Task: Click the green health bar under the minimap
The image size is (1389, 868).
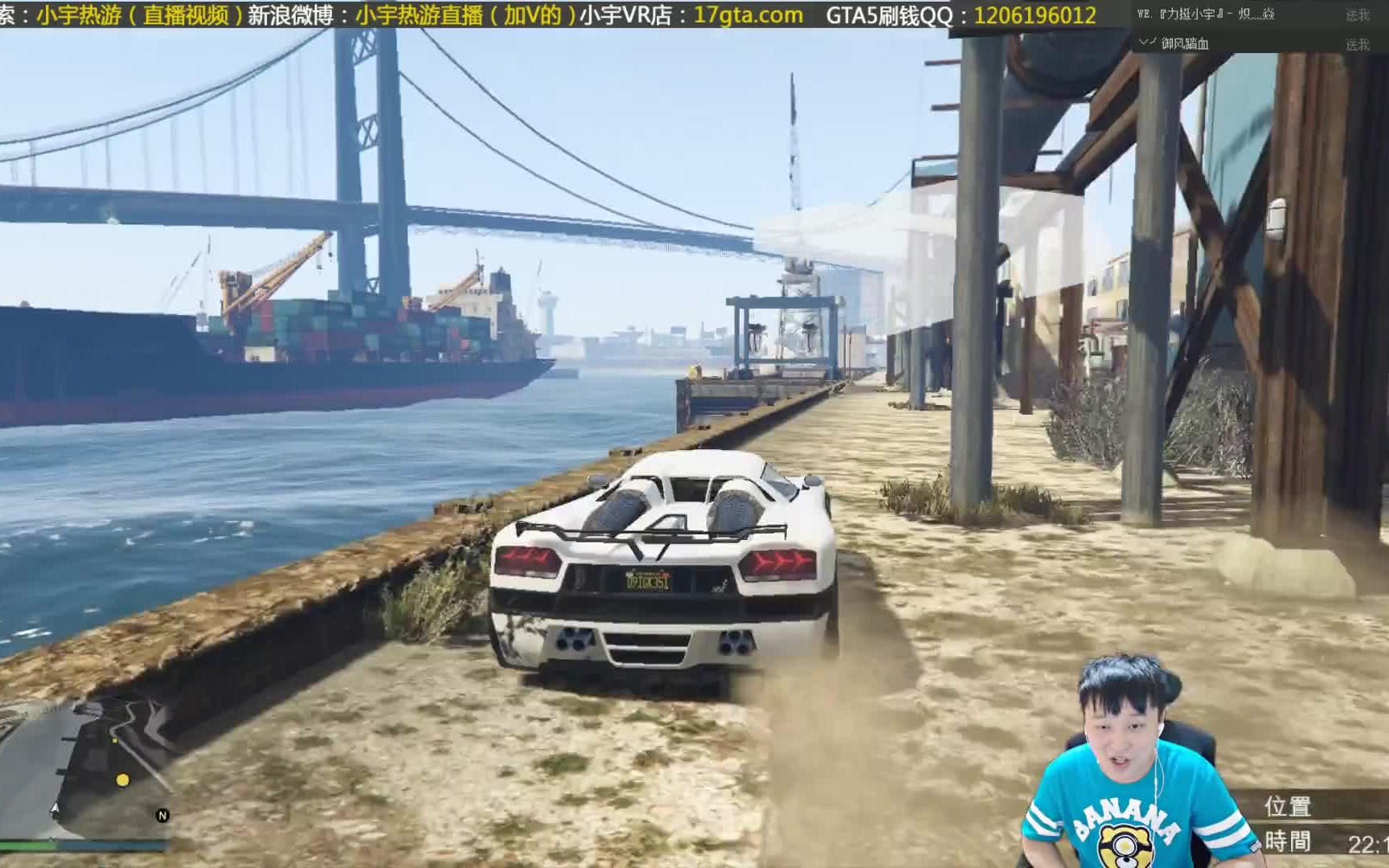Action: (24, 846)
